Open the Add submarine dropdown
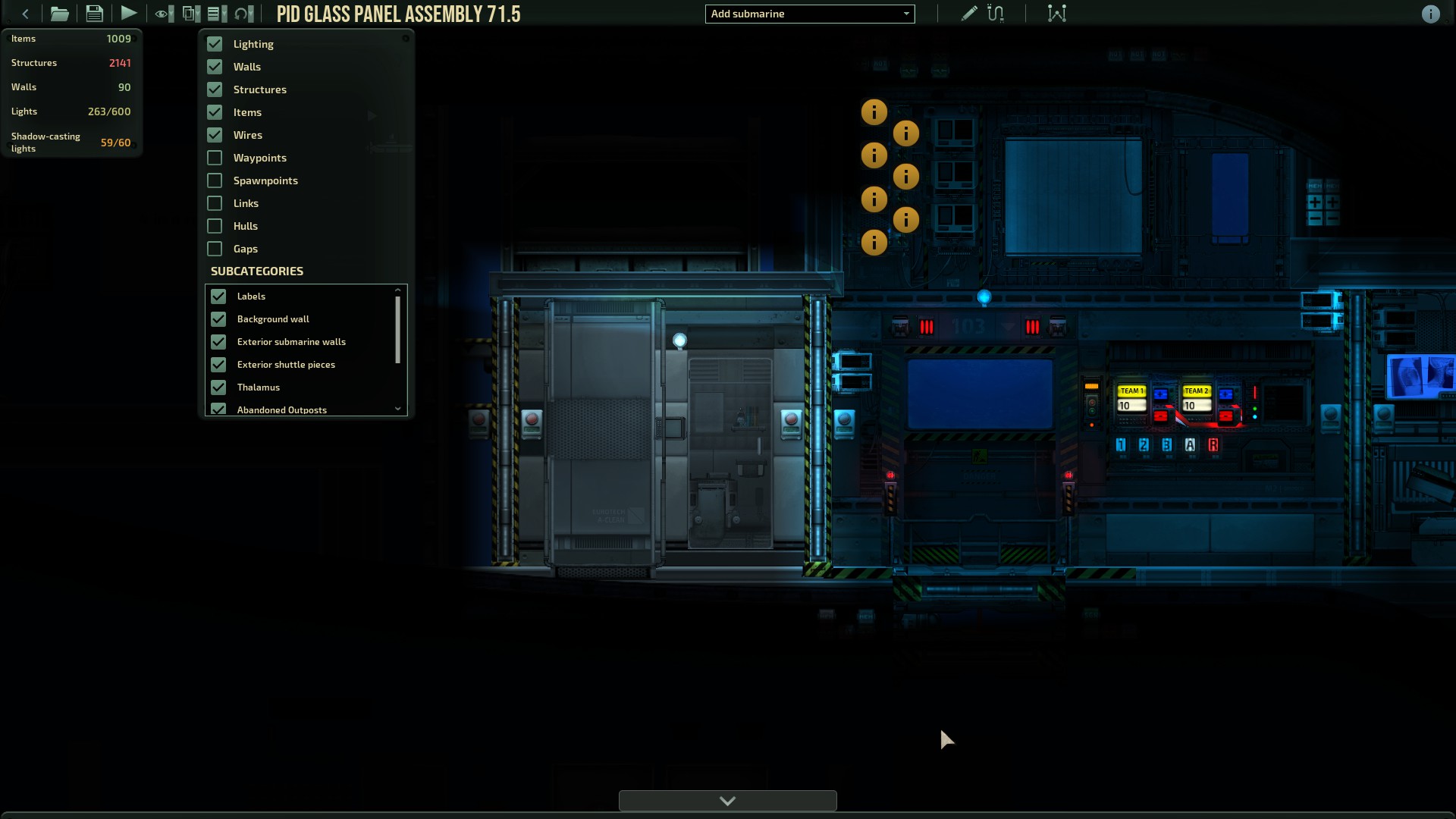The width and height of the screenshot is (1456, 819). (809, 14)
